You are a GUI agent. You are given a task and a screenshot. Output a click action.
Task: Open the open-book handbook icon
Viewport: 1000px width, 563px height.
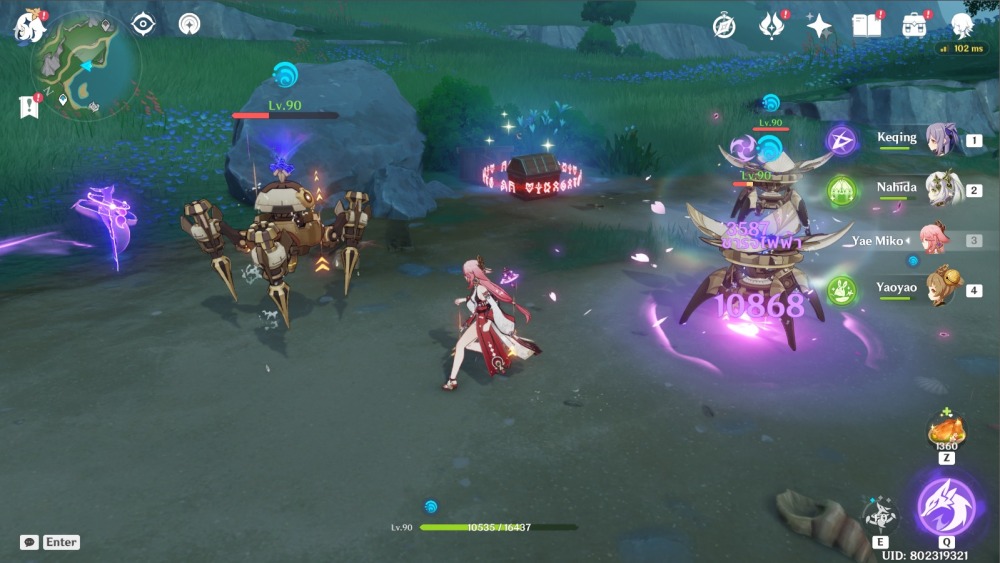(x=866, y=26)
